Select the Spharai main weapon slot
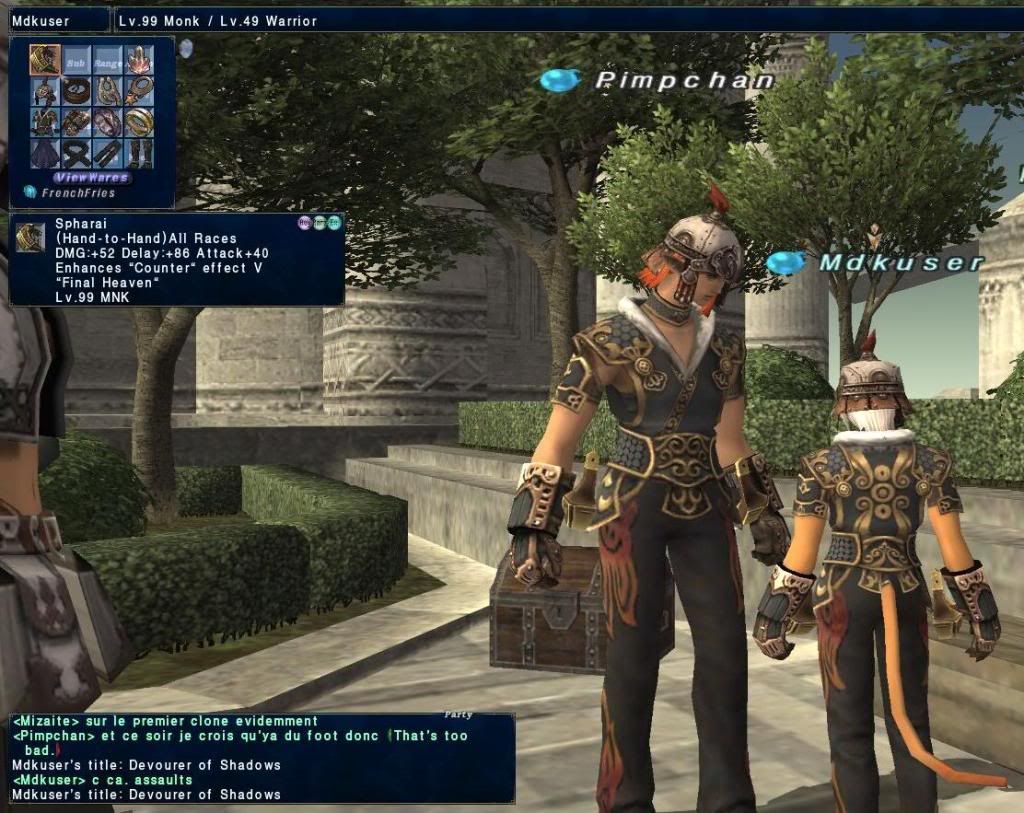This screenshot has width=1024, height=813. (45, 61)
